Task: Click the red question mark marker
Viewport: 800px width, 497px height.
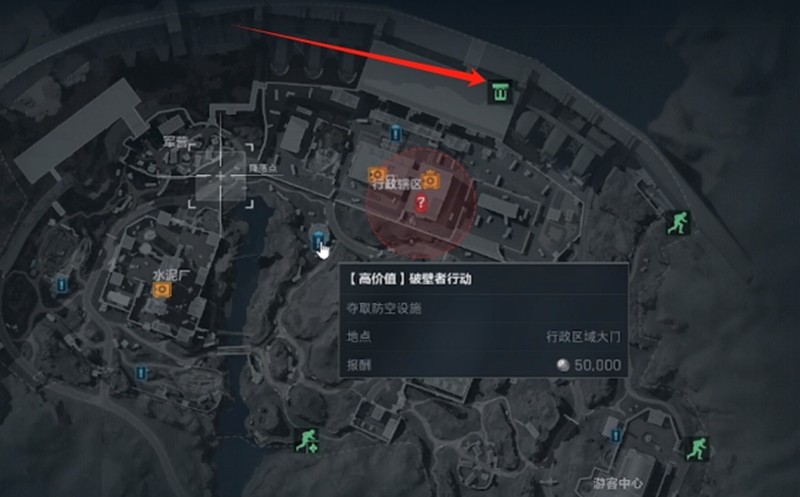Action: pyautogui.click(x=421, y=203)
